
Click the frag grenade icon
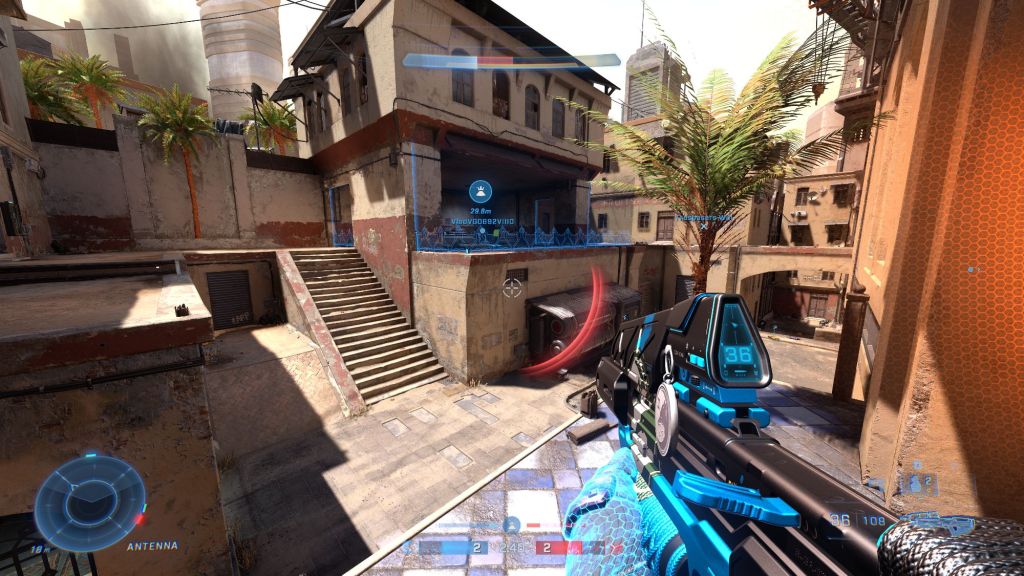click(x=917, y=484)
